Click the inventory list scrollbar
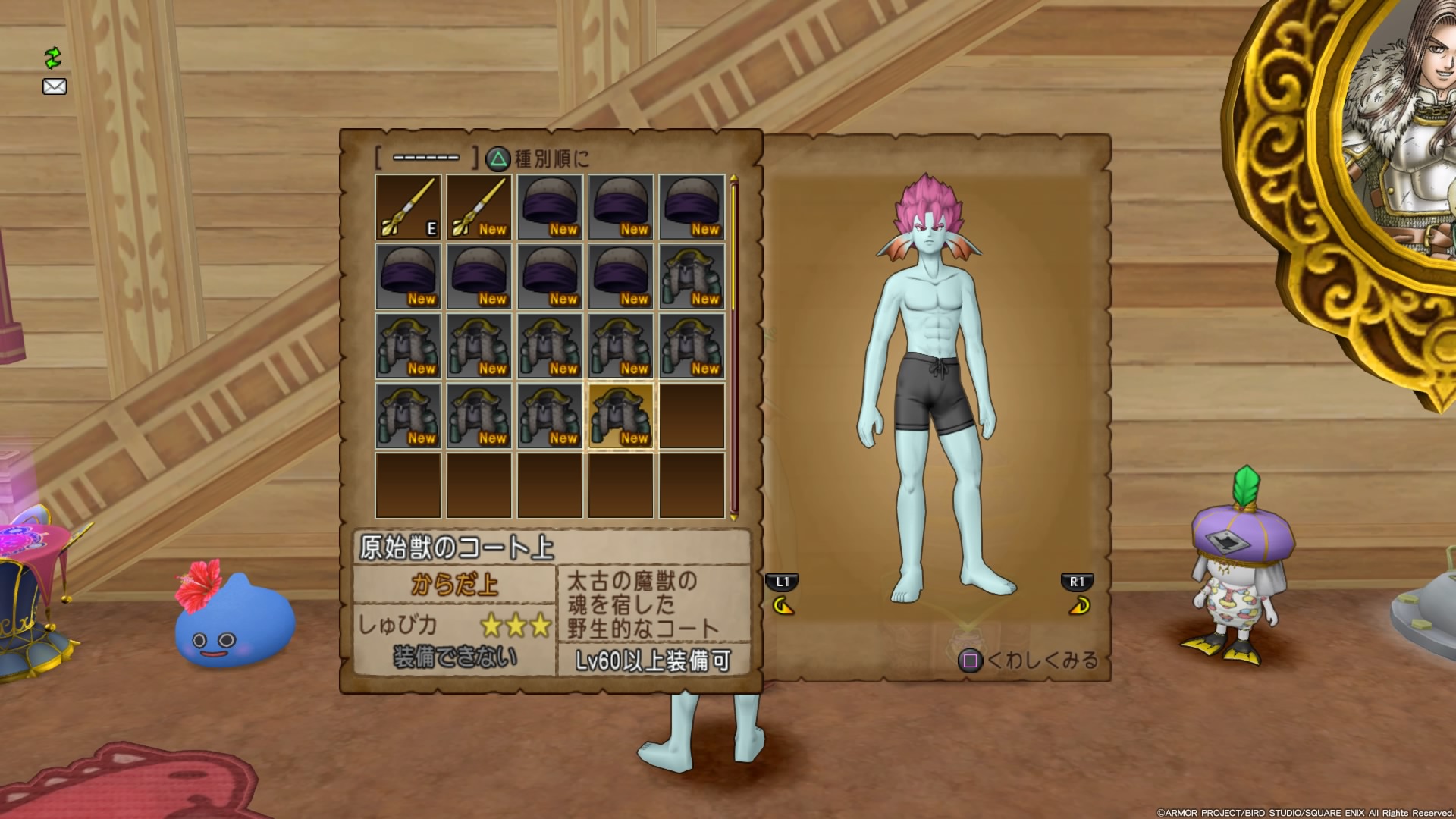This screenshot has height=819, width=1456. coord(733,347)
